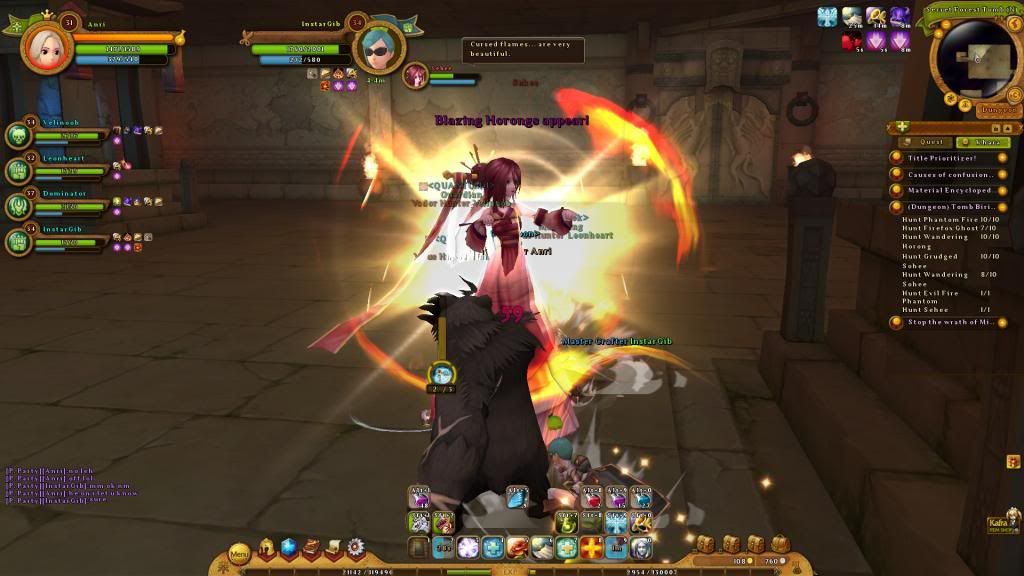This screenshot has width=1024, height=576.
Task: Click the green plus quest tracker button
Action: (903, 127)
